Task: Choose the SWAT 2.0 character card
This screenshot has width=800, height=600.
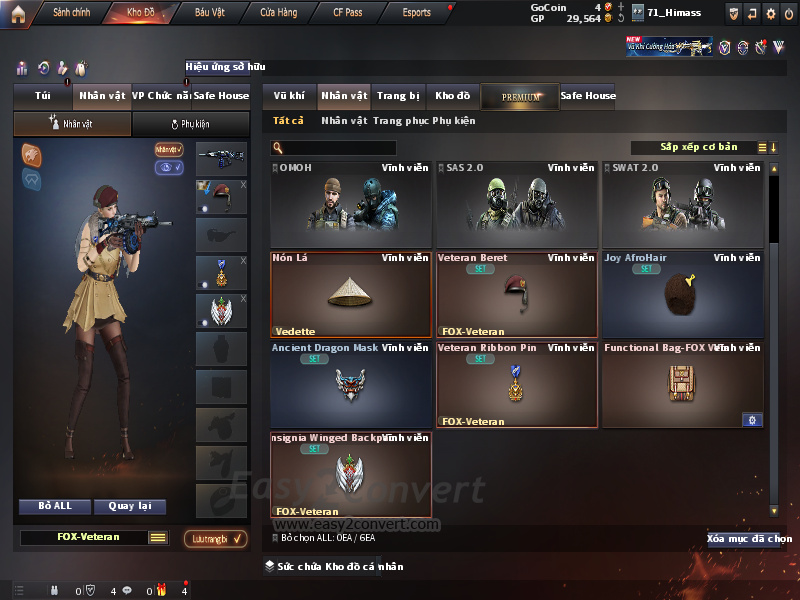Action: click(x=683, y=204)
